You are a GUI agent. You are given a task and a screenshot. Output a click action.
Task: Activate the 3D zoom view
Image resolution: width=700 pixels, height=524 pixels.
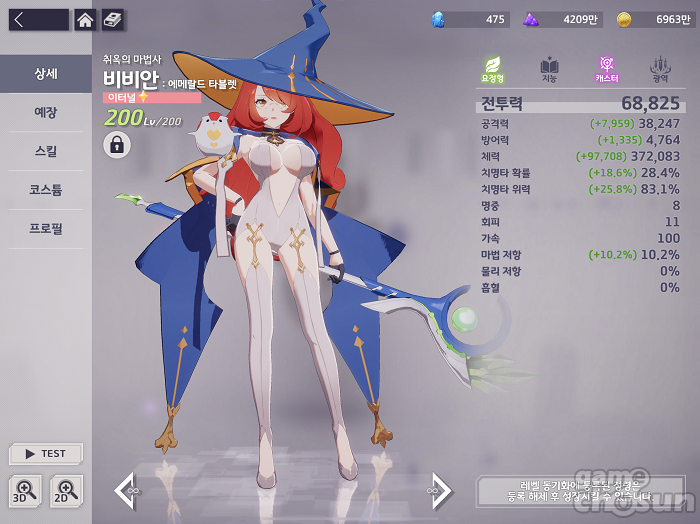[x=26, y=490]
